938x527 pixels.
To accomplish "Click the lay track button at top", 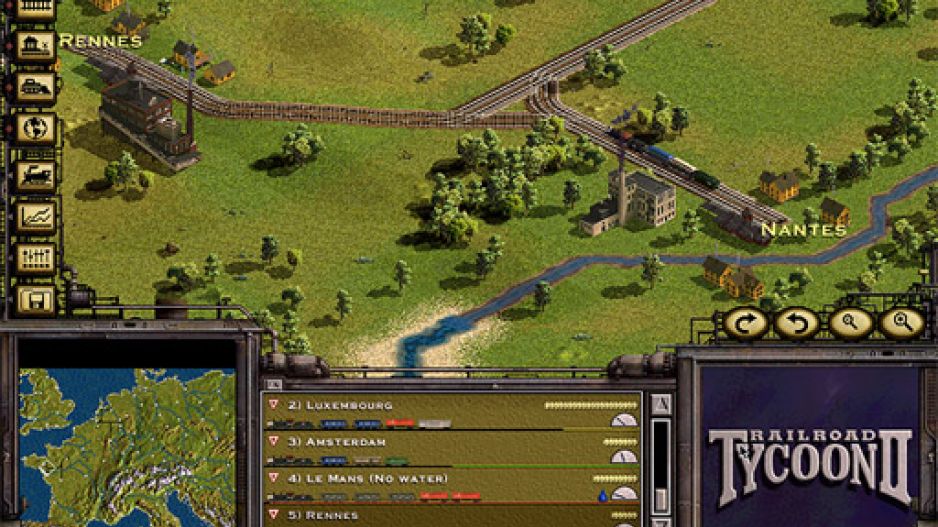I will 36,8.
